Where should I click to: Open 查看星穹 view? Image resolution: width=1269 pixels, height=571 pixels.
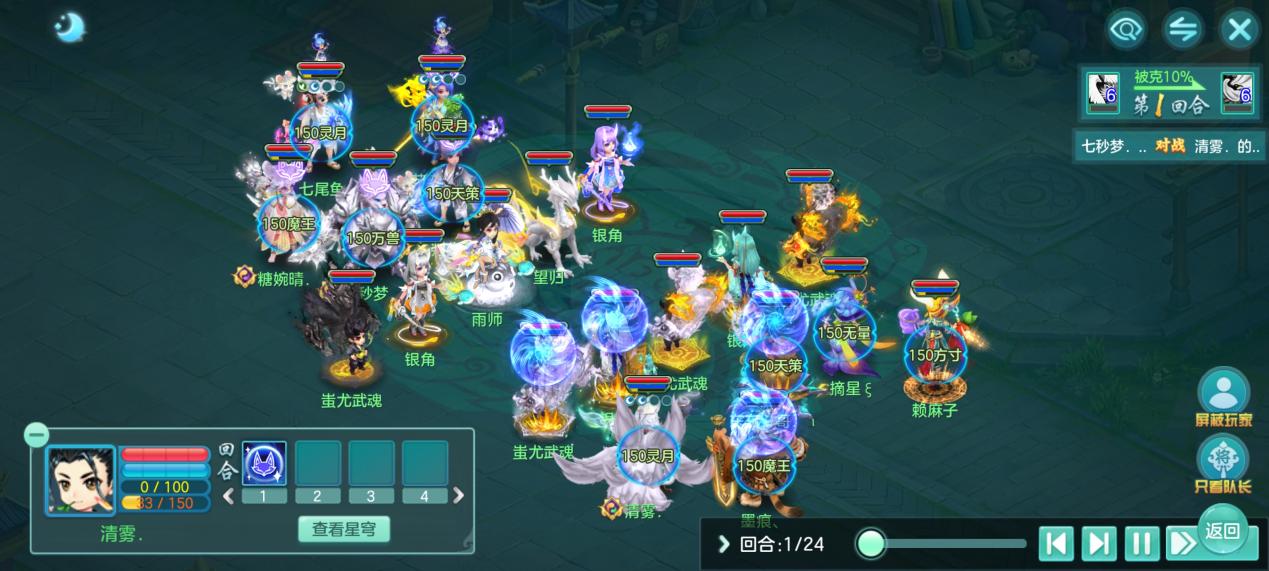click(344, 529)
